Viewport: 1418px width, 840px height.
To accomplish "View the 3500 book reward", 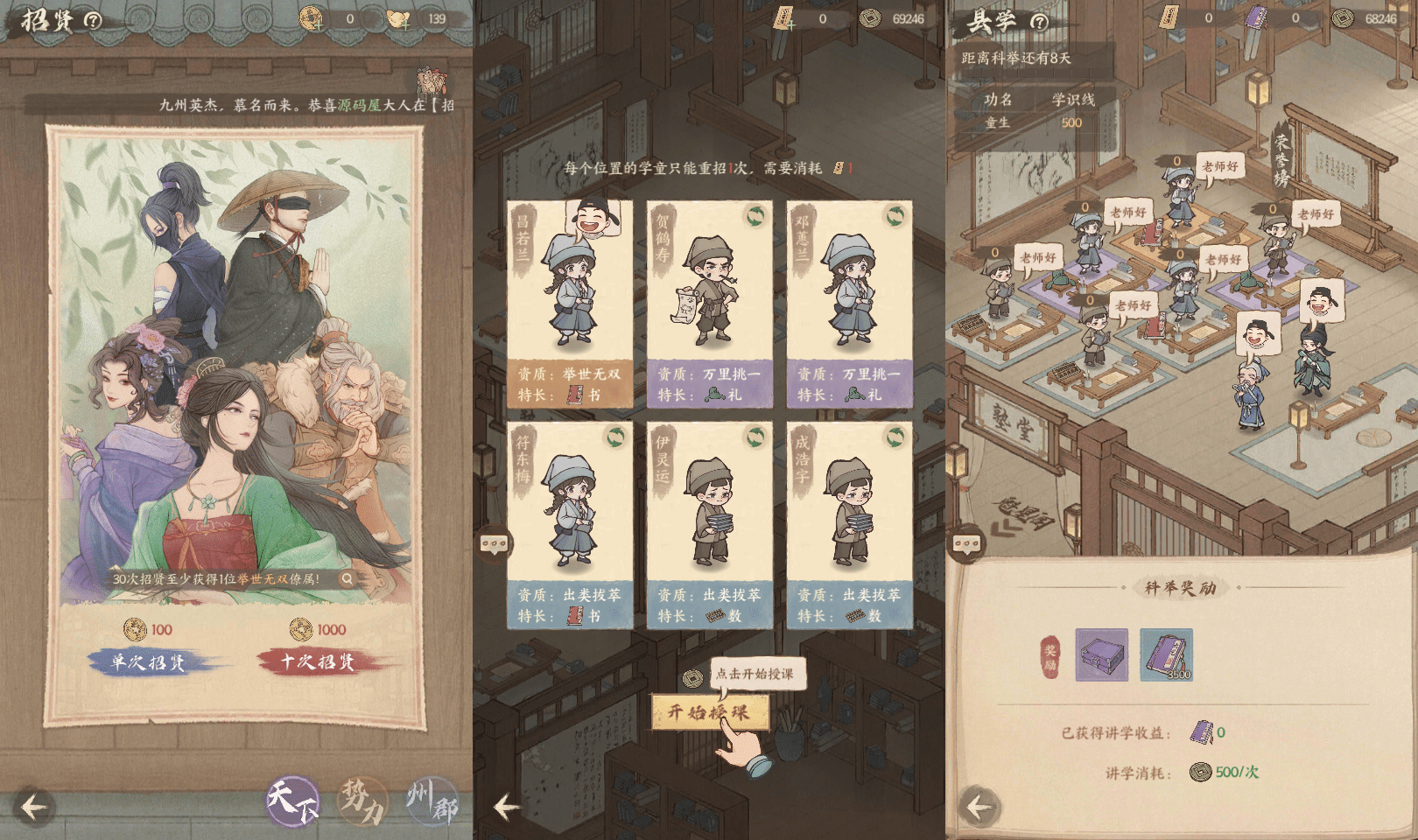I will [1166, 654].
